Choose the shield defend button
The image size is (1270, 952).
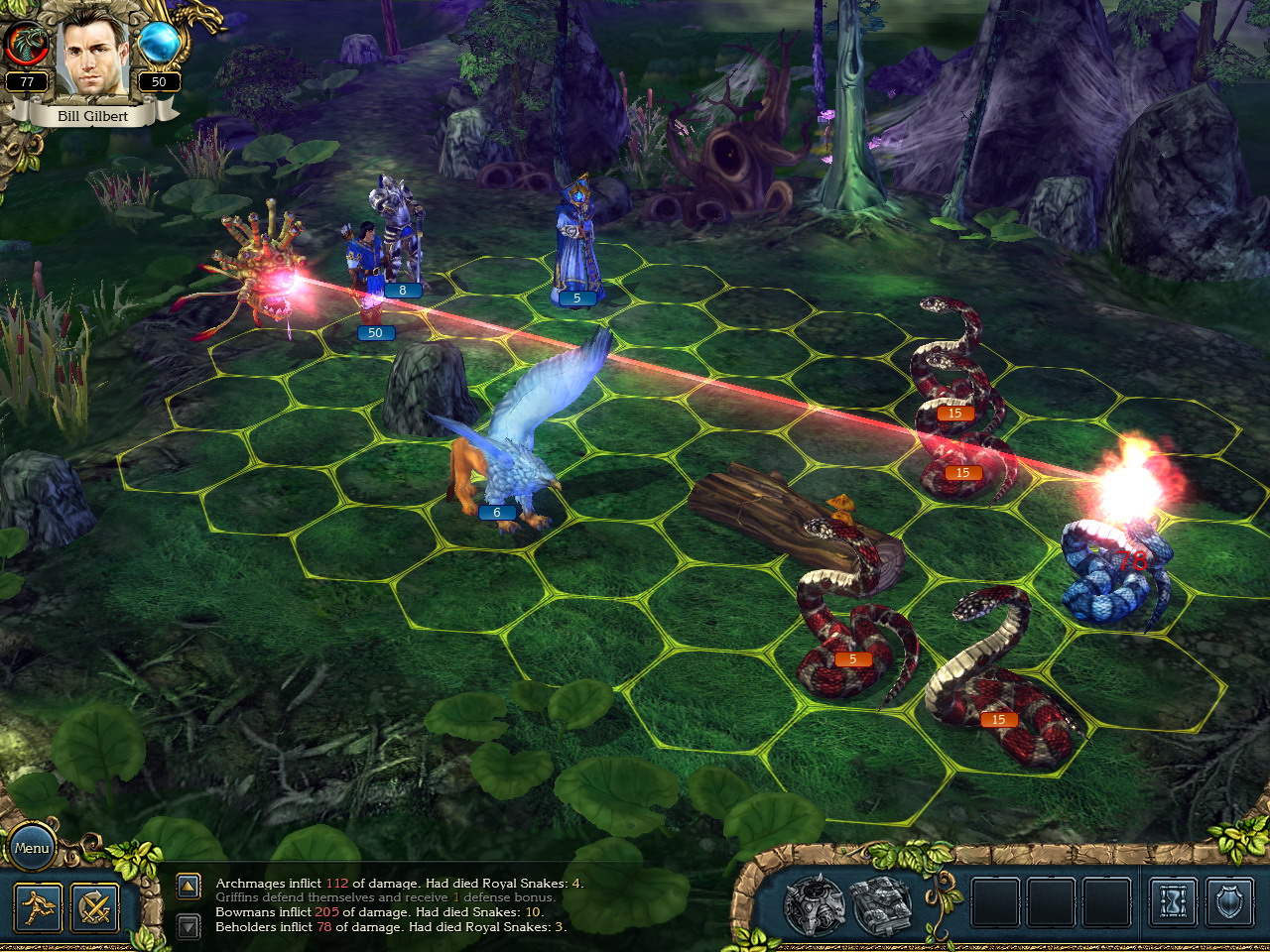(x=1228, y=903)
